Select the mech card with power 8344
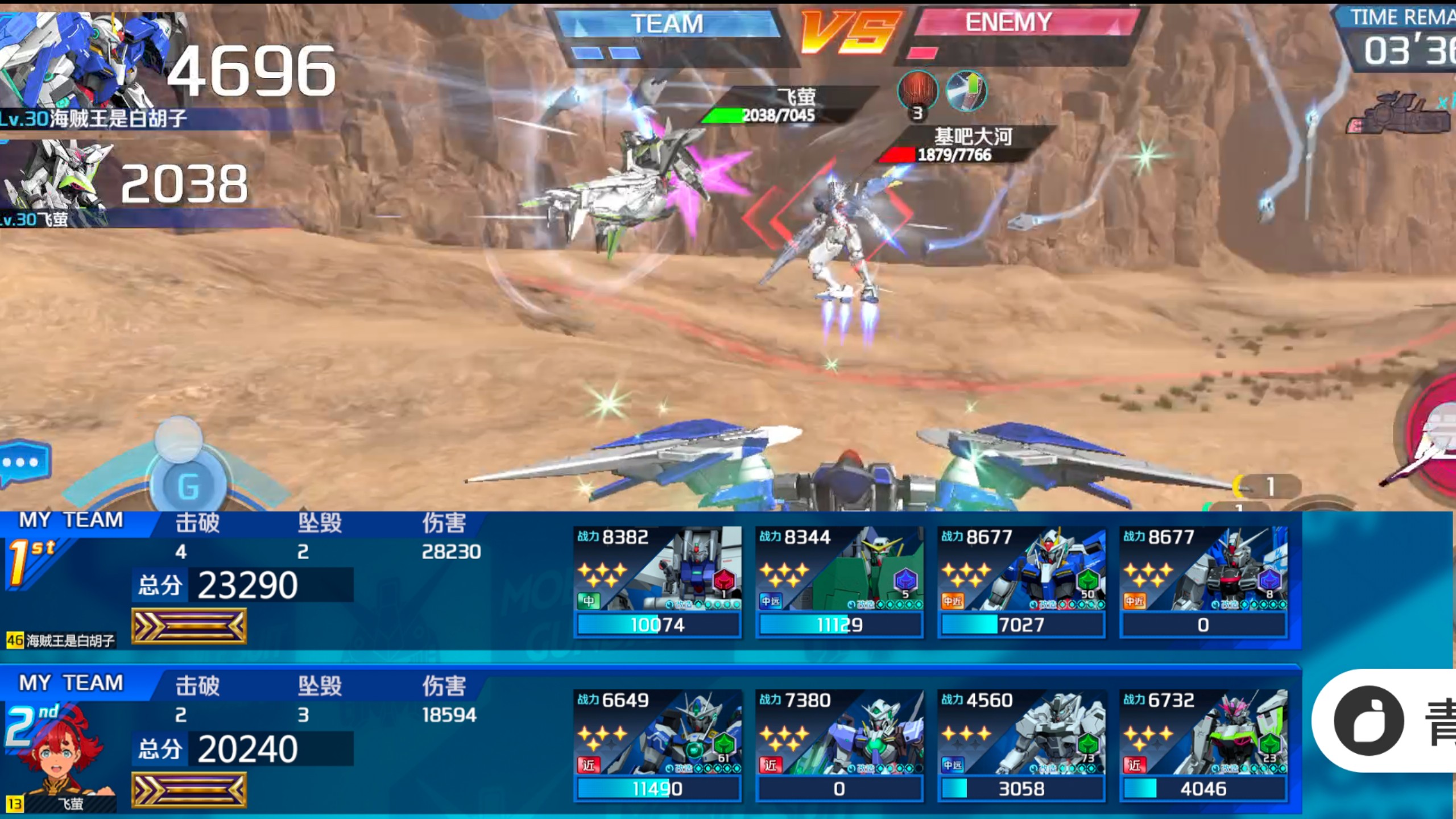 (x=839, y=581)
